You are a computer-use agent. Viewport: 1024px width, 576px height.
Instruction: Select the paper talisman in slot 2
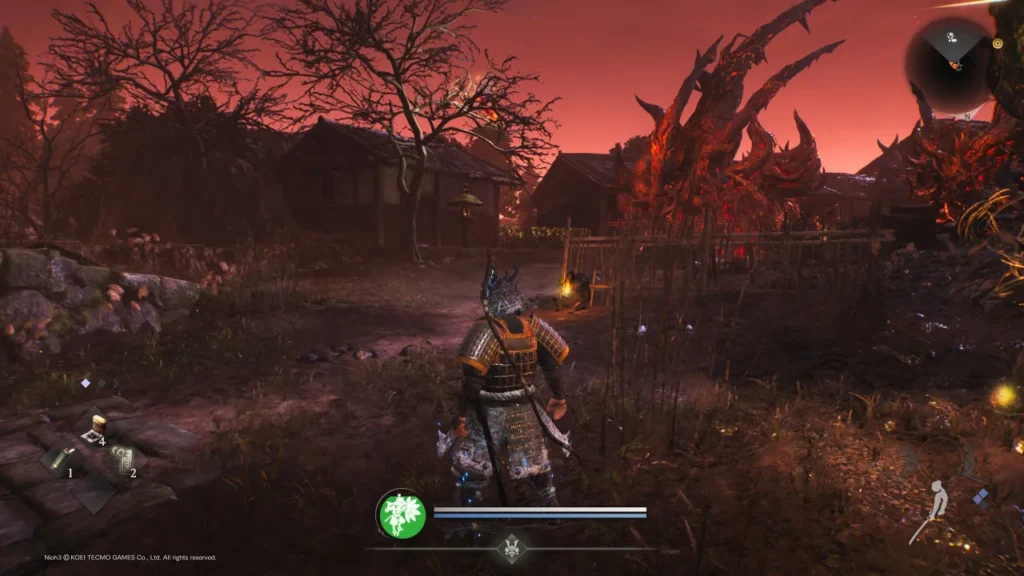point(121,459)
